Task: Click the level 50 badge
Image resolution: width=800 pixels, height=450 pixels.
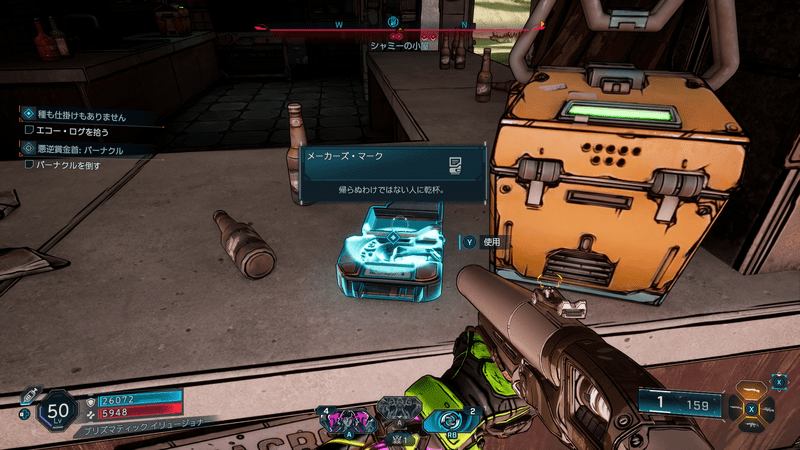Action: point(58,411)
